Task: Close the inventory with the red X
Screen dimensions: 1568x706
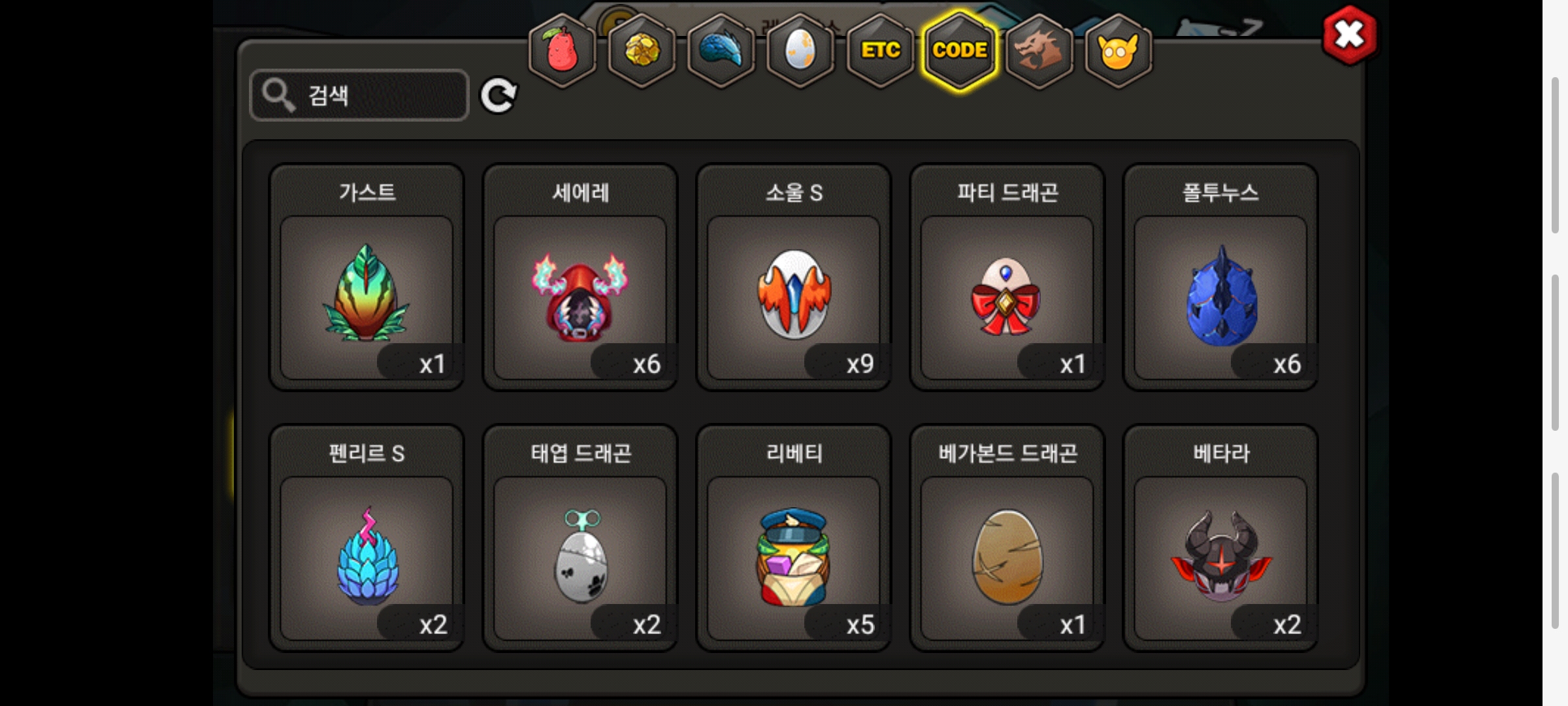Action: pos(1349,35)
